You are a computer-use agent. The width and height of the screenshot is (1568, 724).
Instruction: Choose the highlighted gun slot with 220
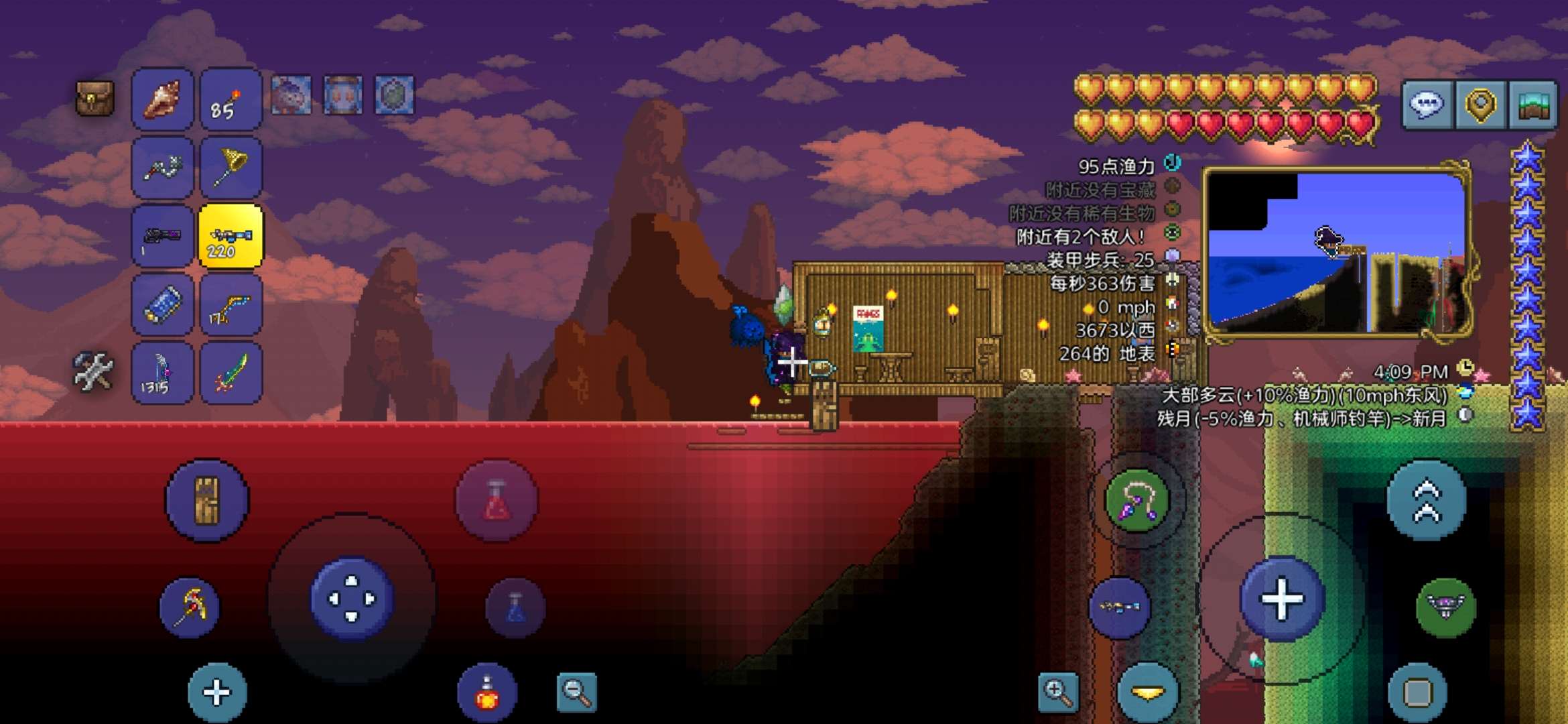[x=231, y=237]
